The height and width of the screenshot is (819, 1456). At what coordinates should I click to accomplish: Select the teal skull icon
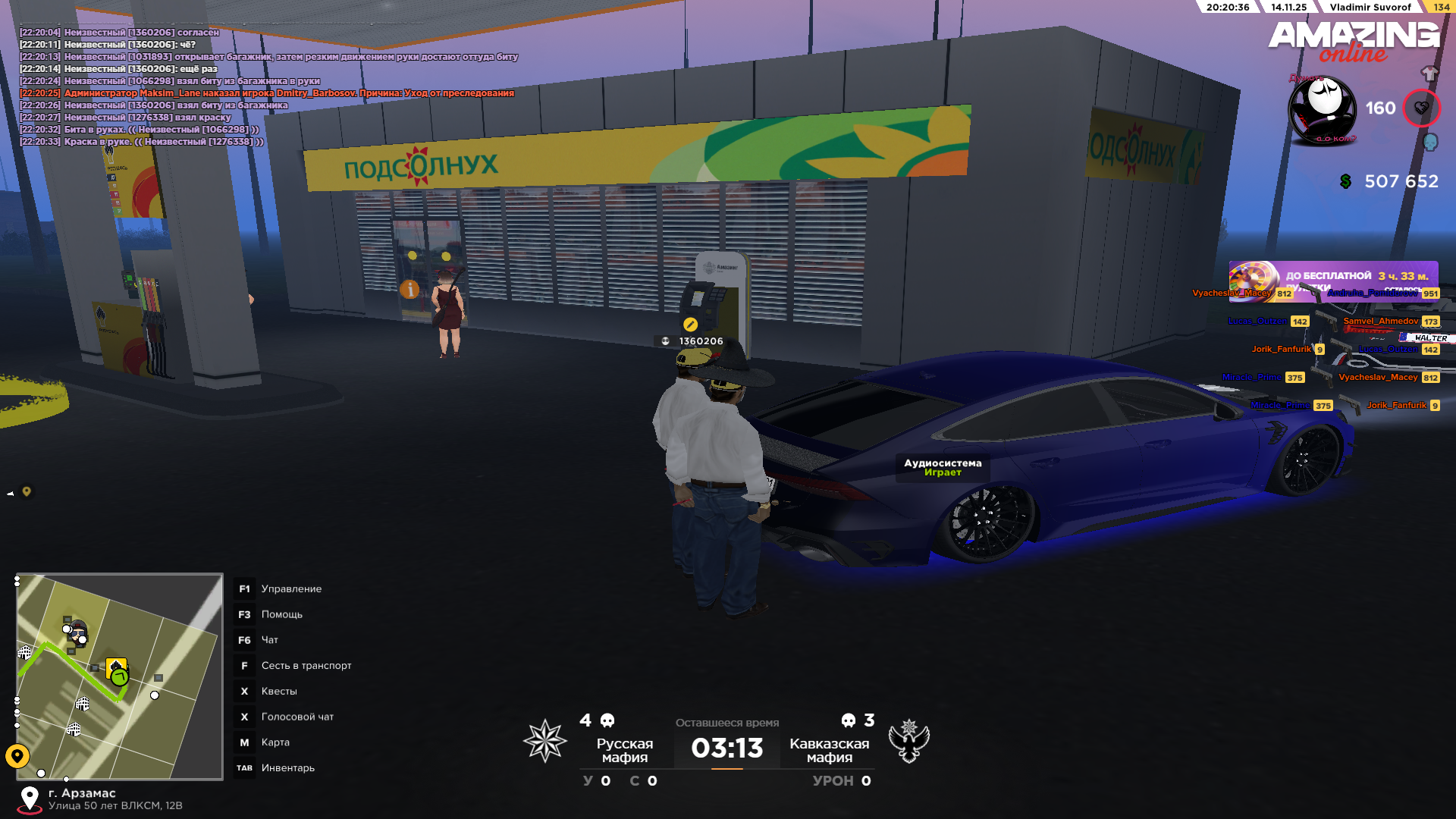(x=1430, y=142)
